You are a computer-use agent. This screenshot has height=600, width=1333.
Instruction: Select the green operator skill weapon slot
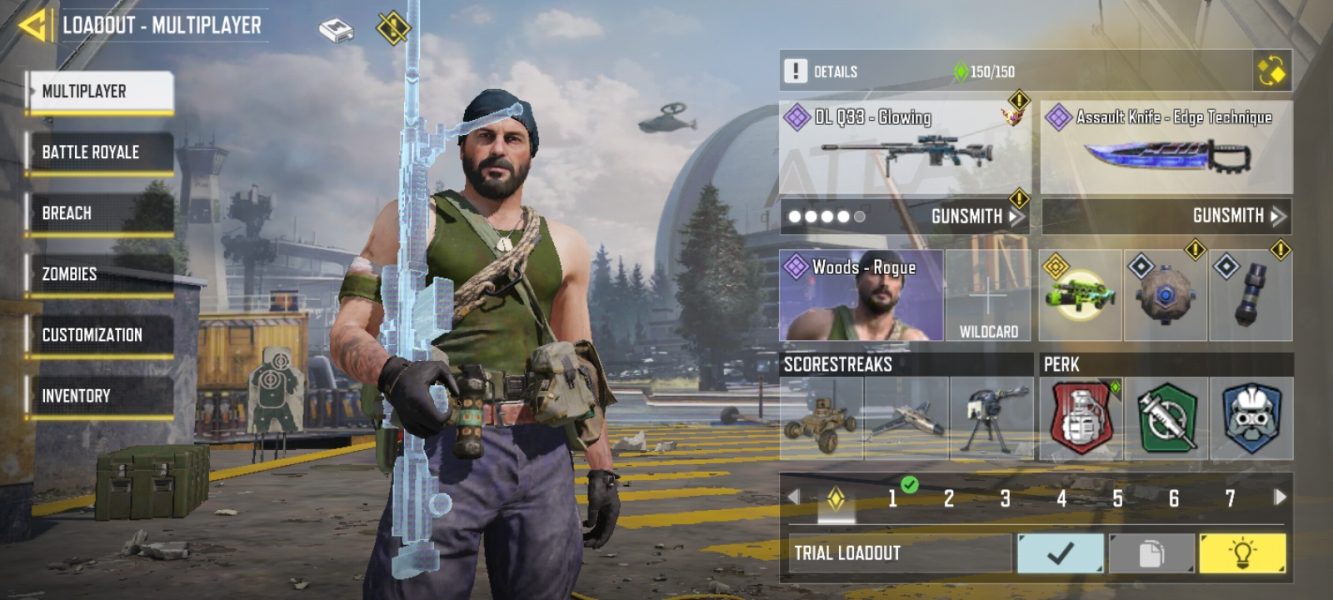click(x=1080, y=296)
